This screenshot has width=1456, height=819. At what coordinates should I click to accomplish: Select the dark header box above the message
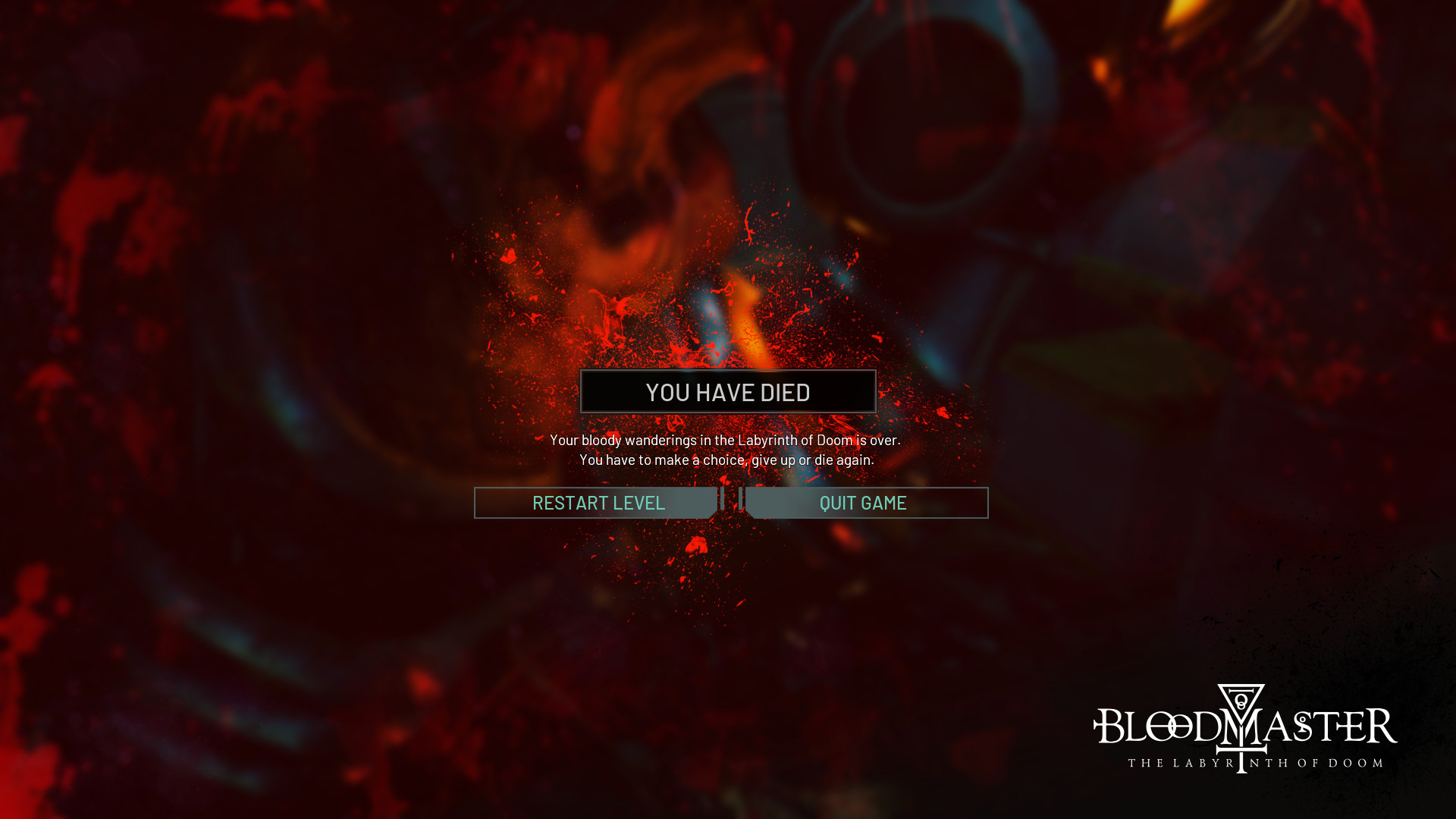pos(728,391)
